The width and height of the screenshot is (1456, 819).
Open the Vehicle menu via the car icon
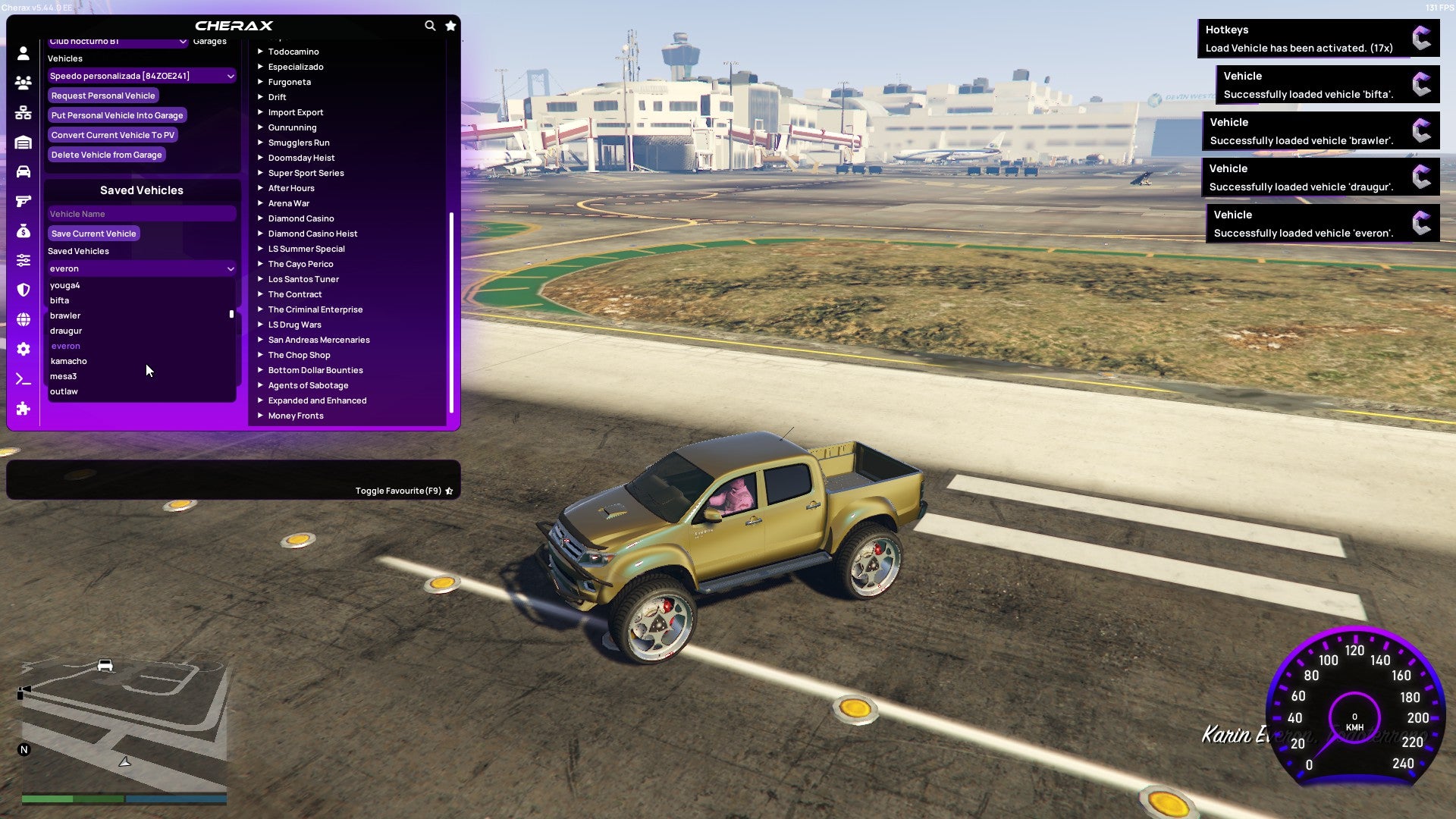point(22,172)
